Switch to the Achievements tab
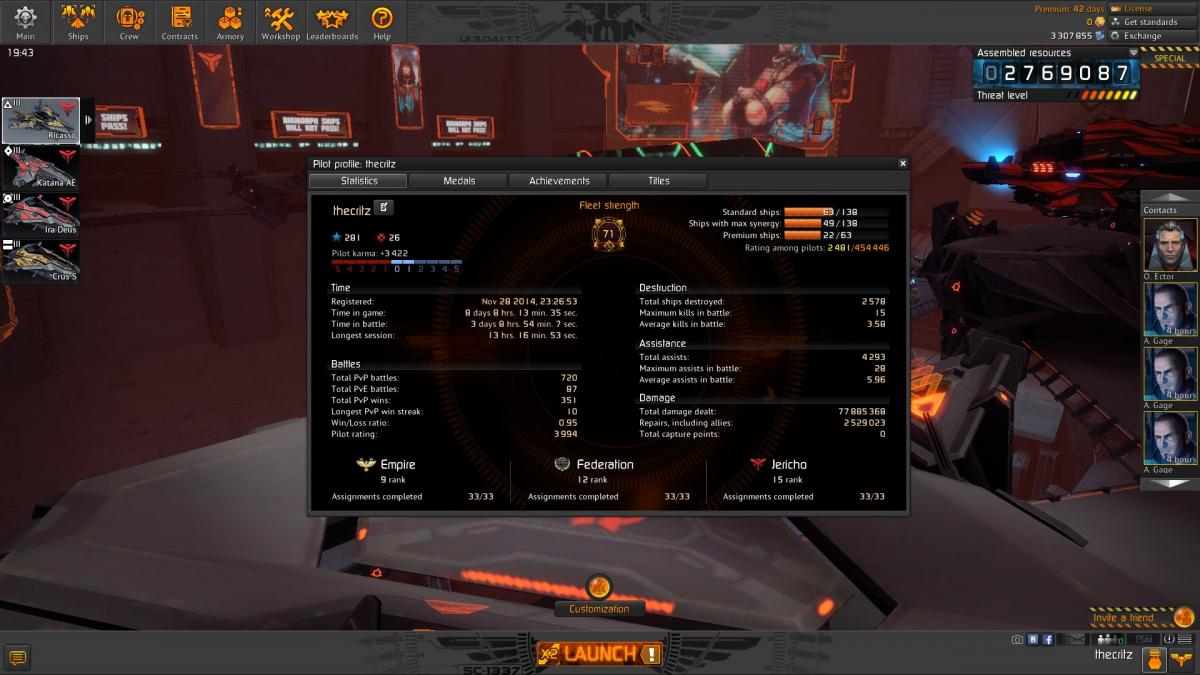 point(558,181)
